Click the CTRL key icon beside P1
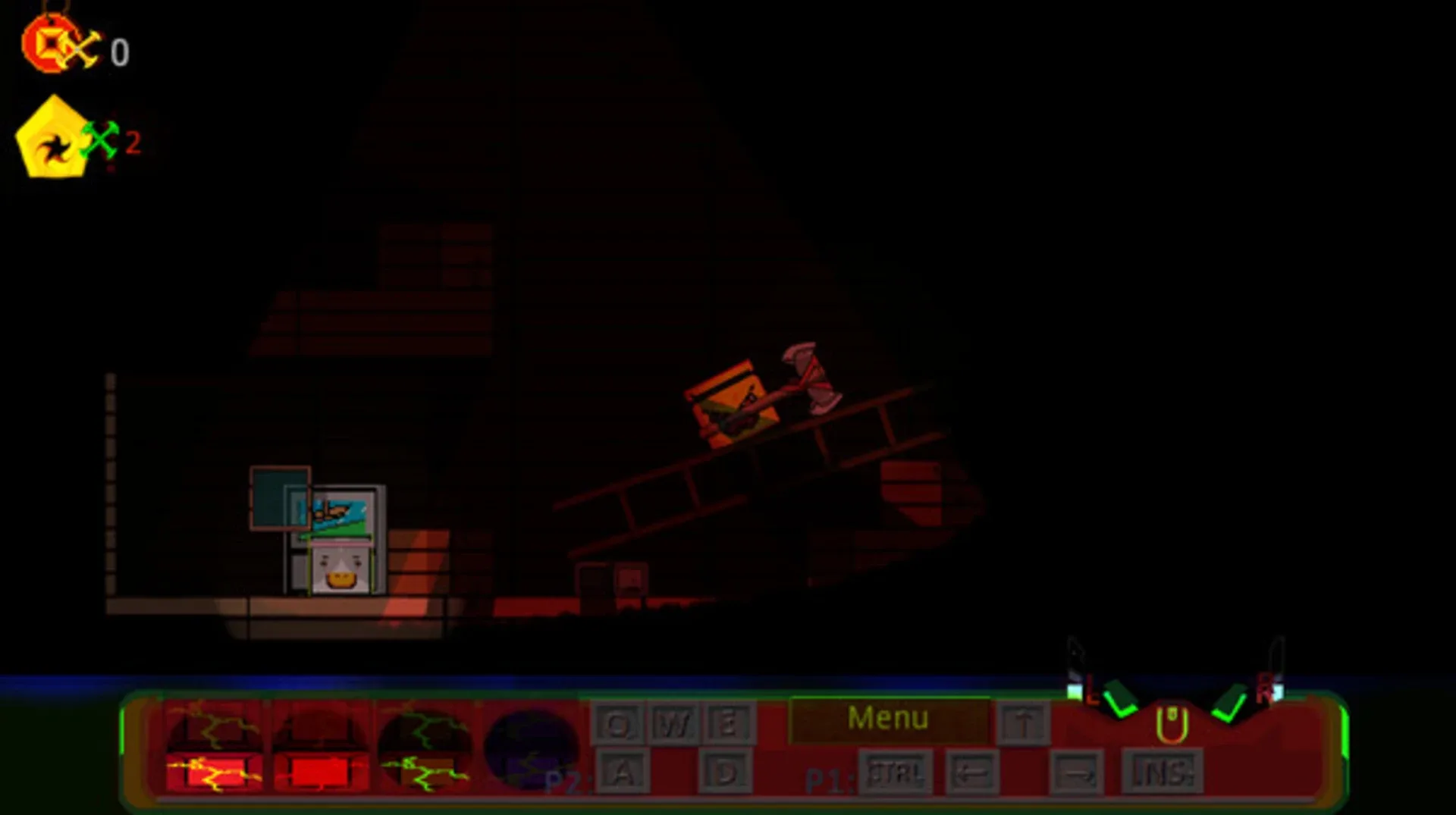This screenshot has height=815, width=1456. pos(893,771)
